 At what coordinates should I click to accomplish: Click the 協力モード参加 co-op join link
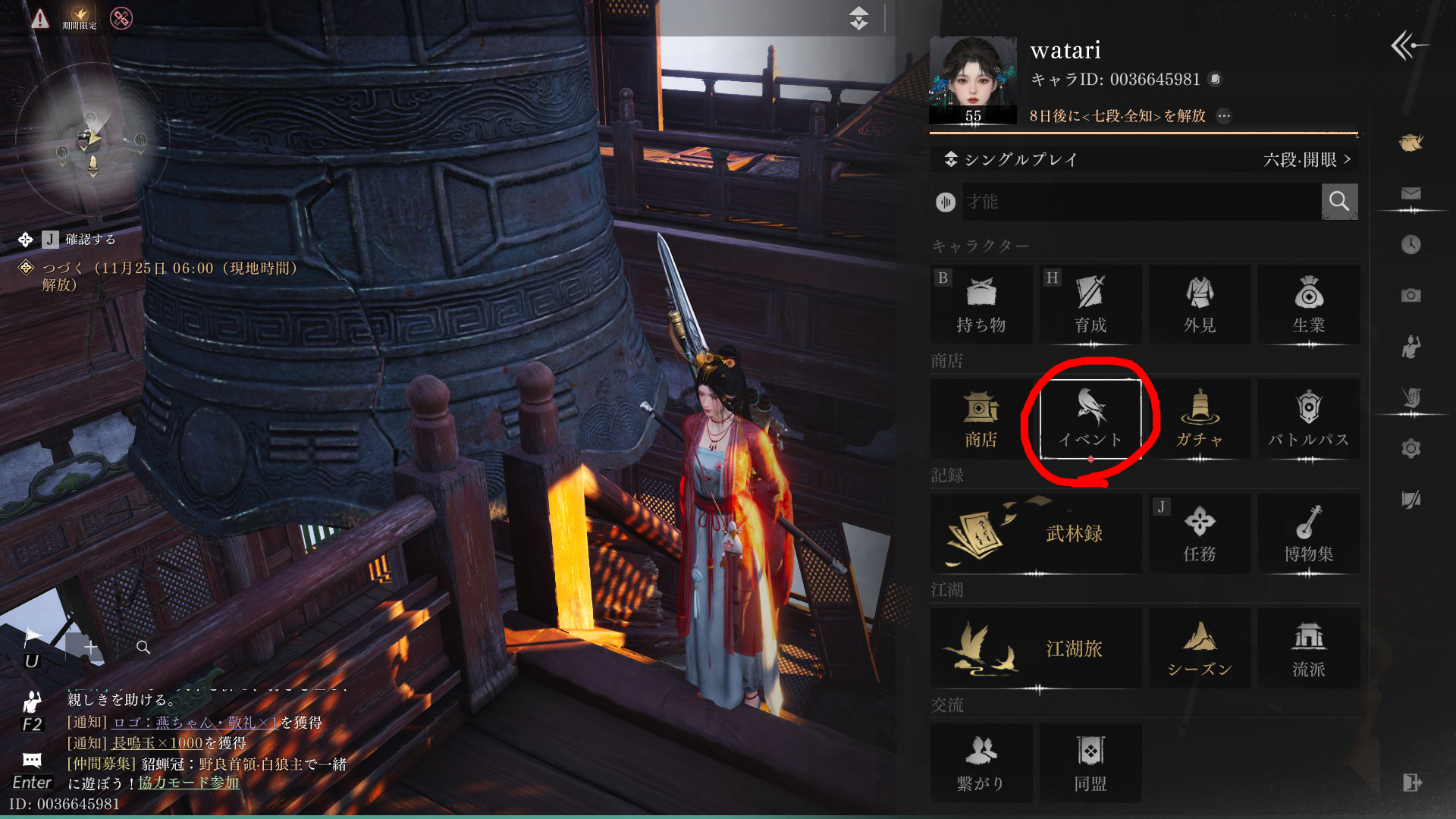coord(188,783)
